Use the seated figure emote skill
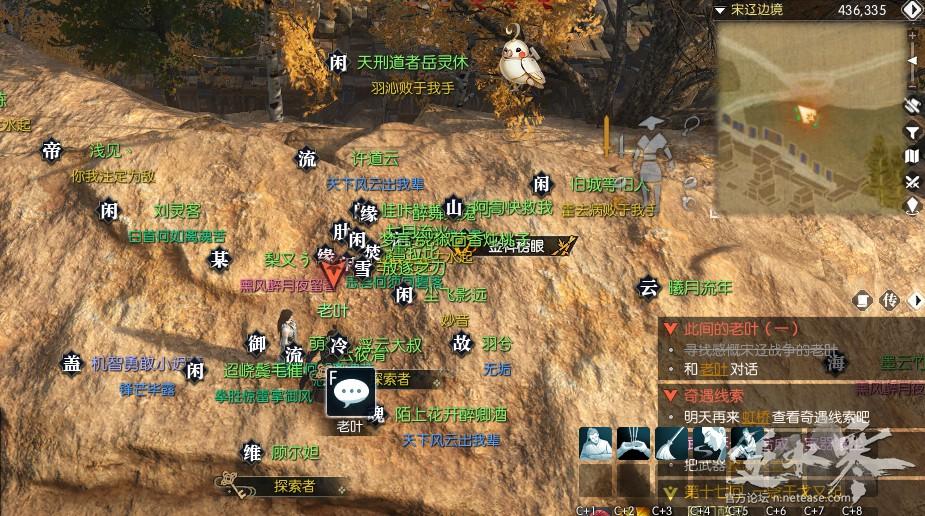 point(596,444)
